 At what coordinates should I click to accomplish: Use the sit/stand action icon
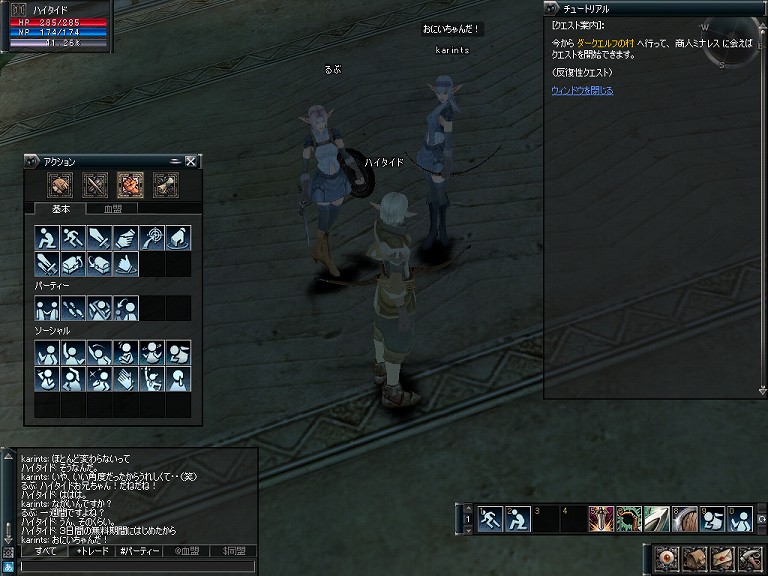47,237
